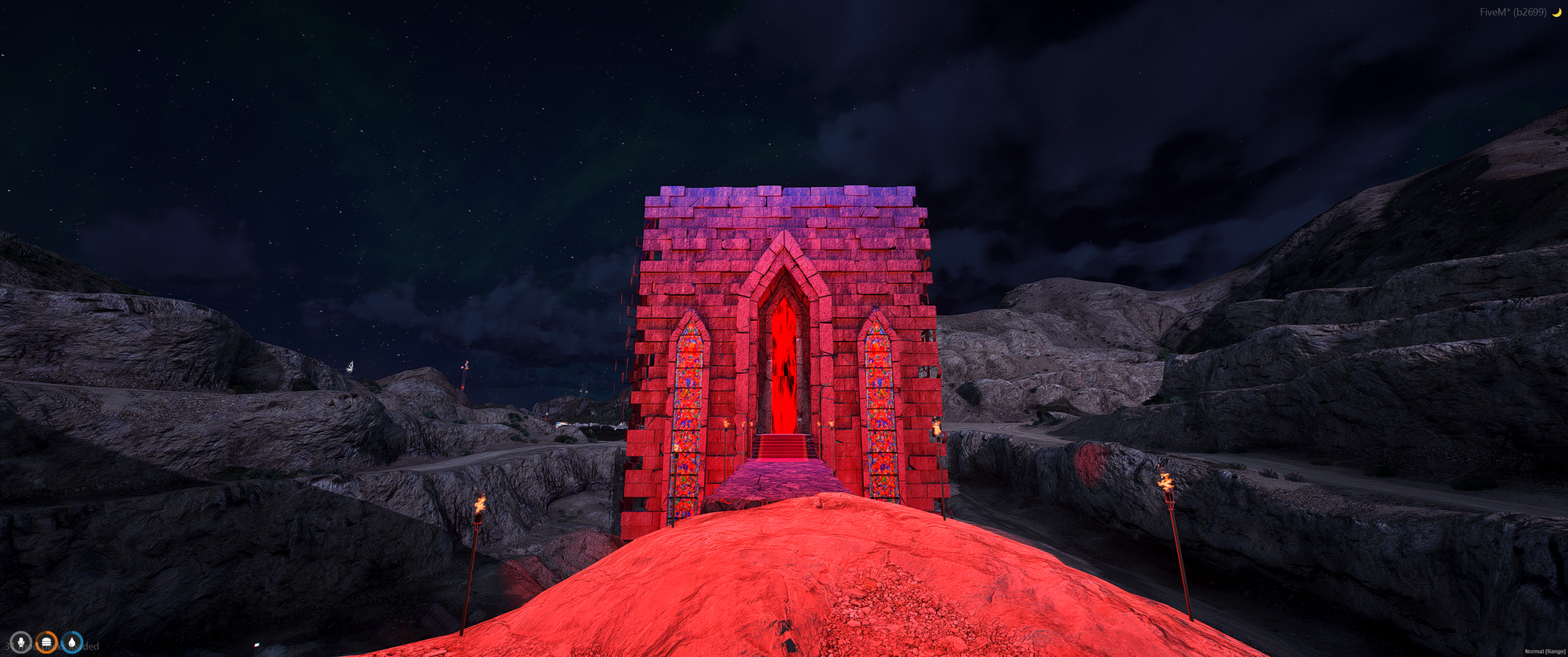
Task: Click the blue water drop thirst icon
Action: tap(73, 642)
